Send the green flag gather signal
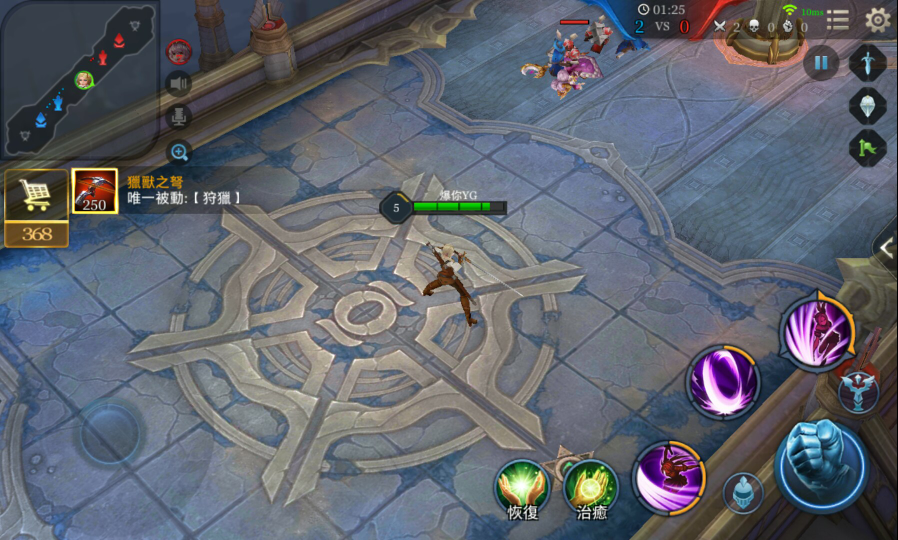The image size is (898, 540). point(867,149)
